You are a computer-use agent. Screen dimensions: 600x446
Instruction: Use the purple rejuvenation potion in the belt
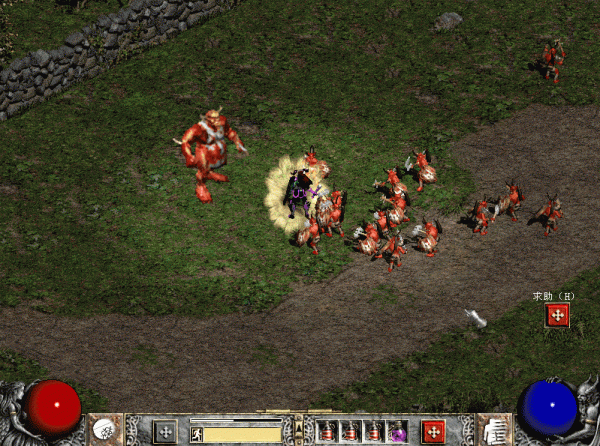[397, 432]
